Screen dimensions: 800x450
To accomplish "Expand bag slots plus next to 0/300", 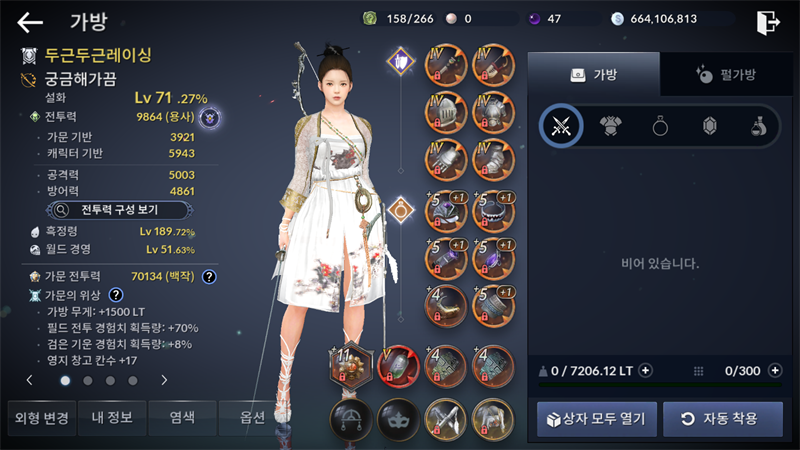I will click(775, 370).
